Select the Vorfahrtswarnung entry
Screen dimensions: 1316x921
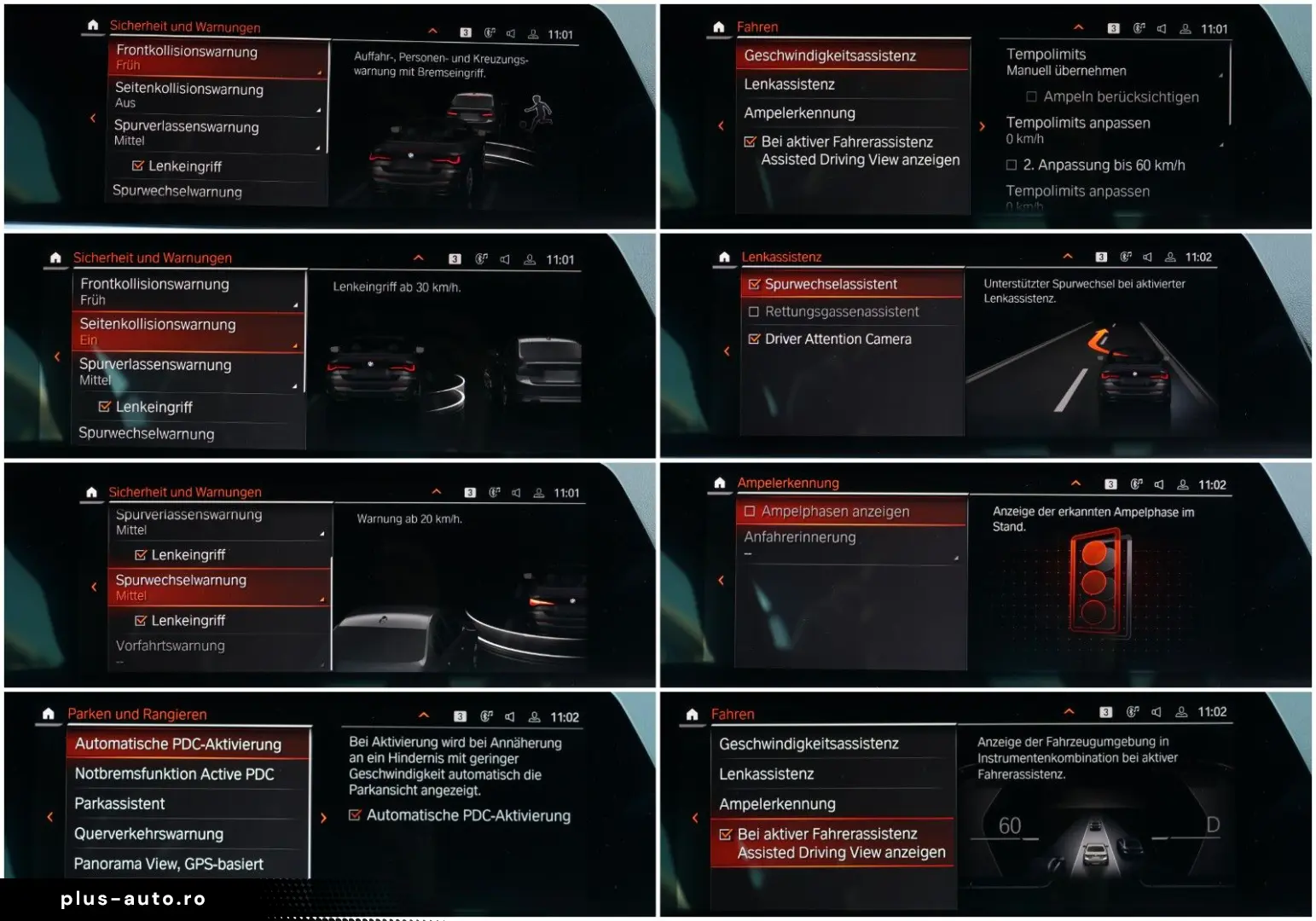[171, 646]
